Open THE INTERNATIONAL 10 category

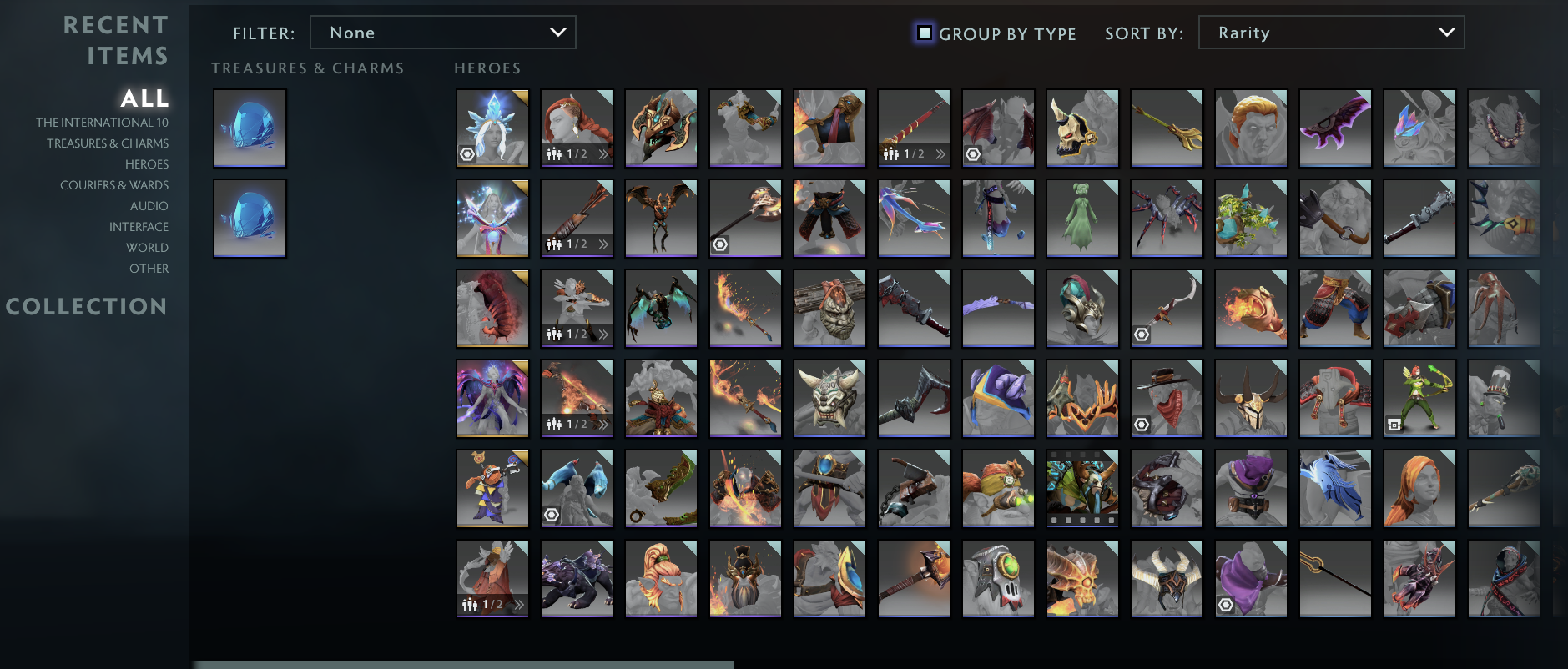coord(103,122)
